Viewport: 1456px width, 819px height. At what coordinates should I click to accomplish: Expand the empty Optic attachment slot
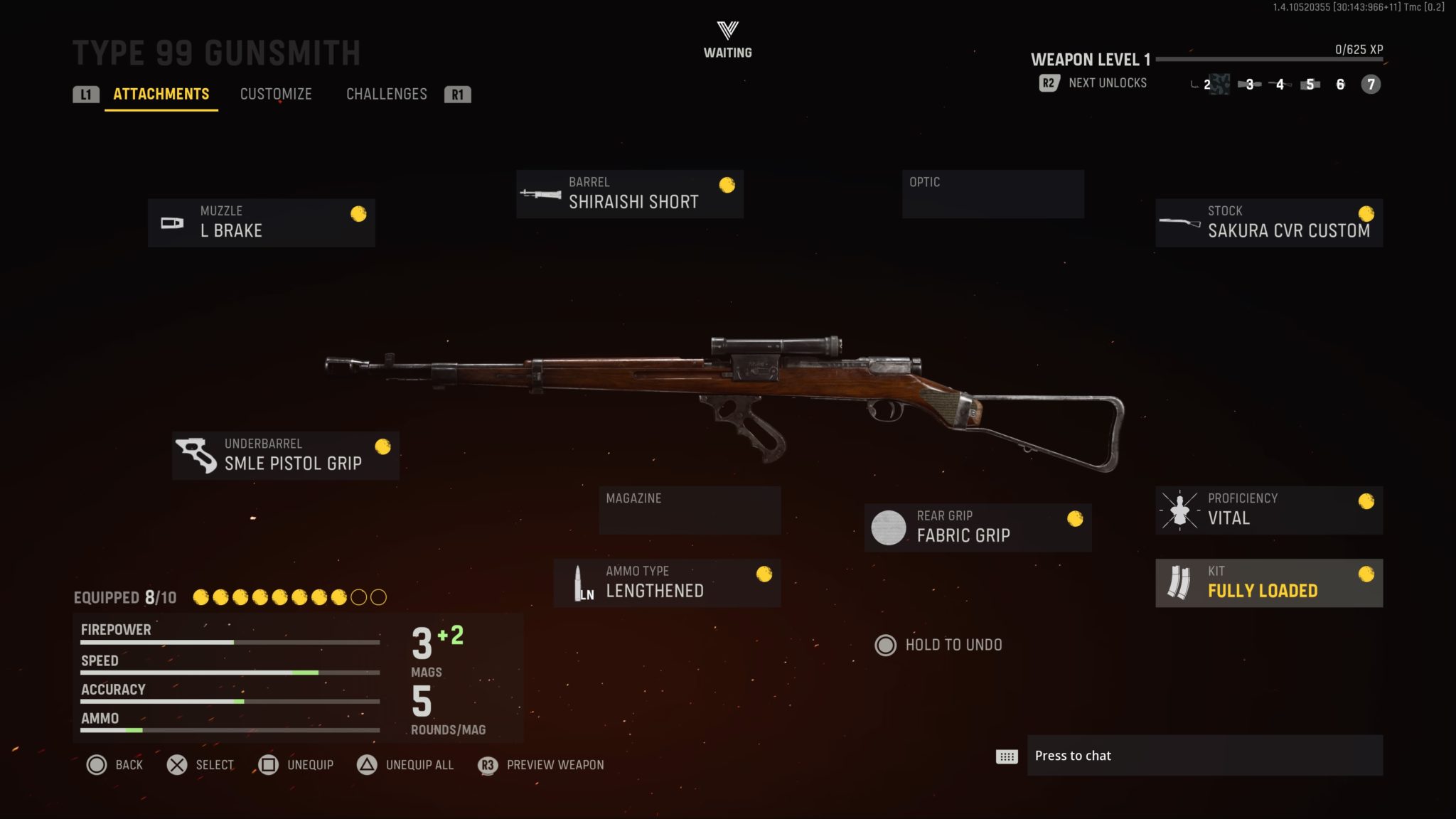(x=993, y=193)
